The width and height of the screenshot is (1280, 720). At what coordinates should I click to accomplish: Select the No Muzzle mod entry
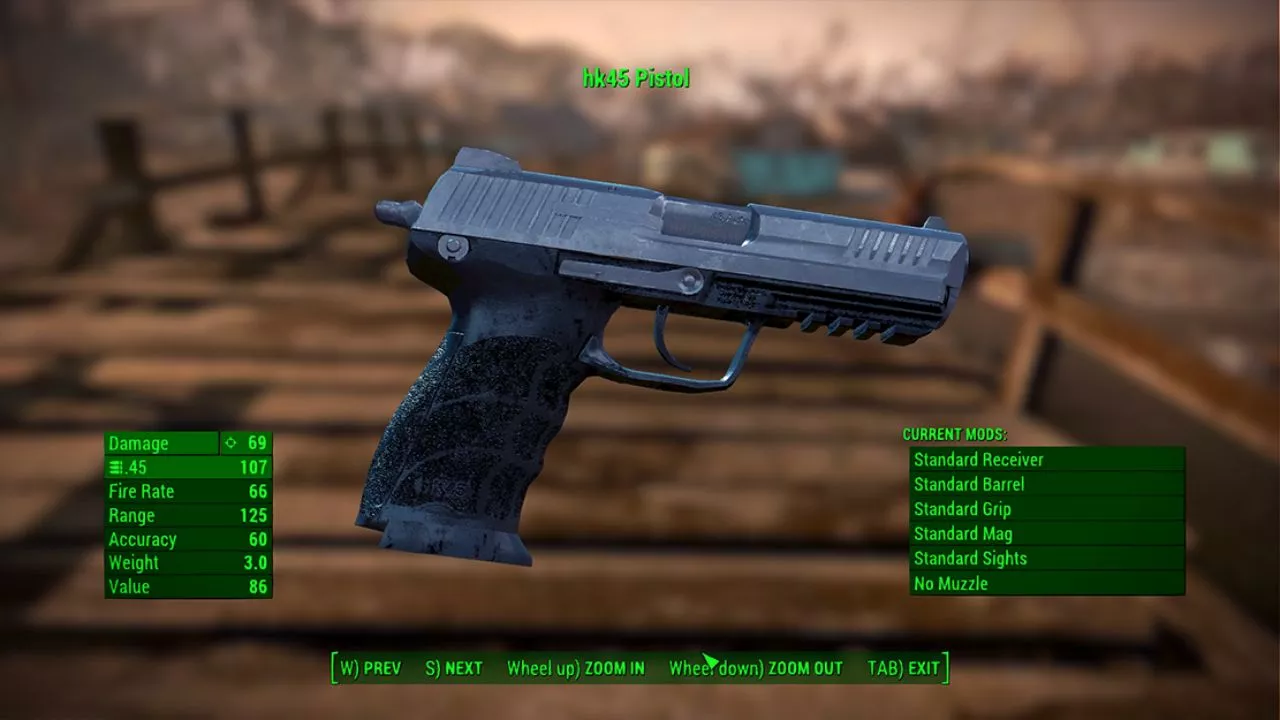(1046, 583)
